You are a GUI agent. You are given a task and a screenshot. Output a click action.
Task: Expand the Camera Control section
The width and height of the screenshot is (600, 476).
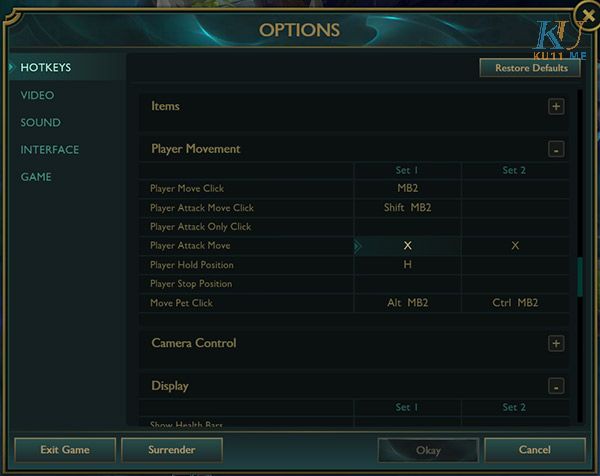click(x=556, y=344)
